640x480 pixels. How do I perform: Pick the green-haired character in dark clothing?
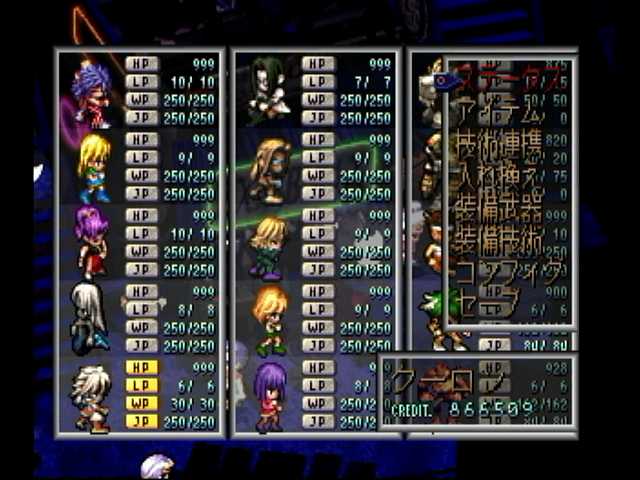pyautogui.click(x=268, y=90)
